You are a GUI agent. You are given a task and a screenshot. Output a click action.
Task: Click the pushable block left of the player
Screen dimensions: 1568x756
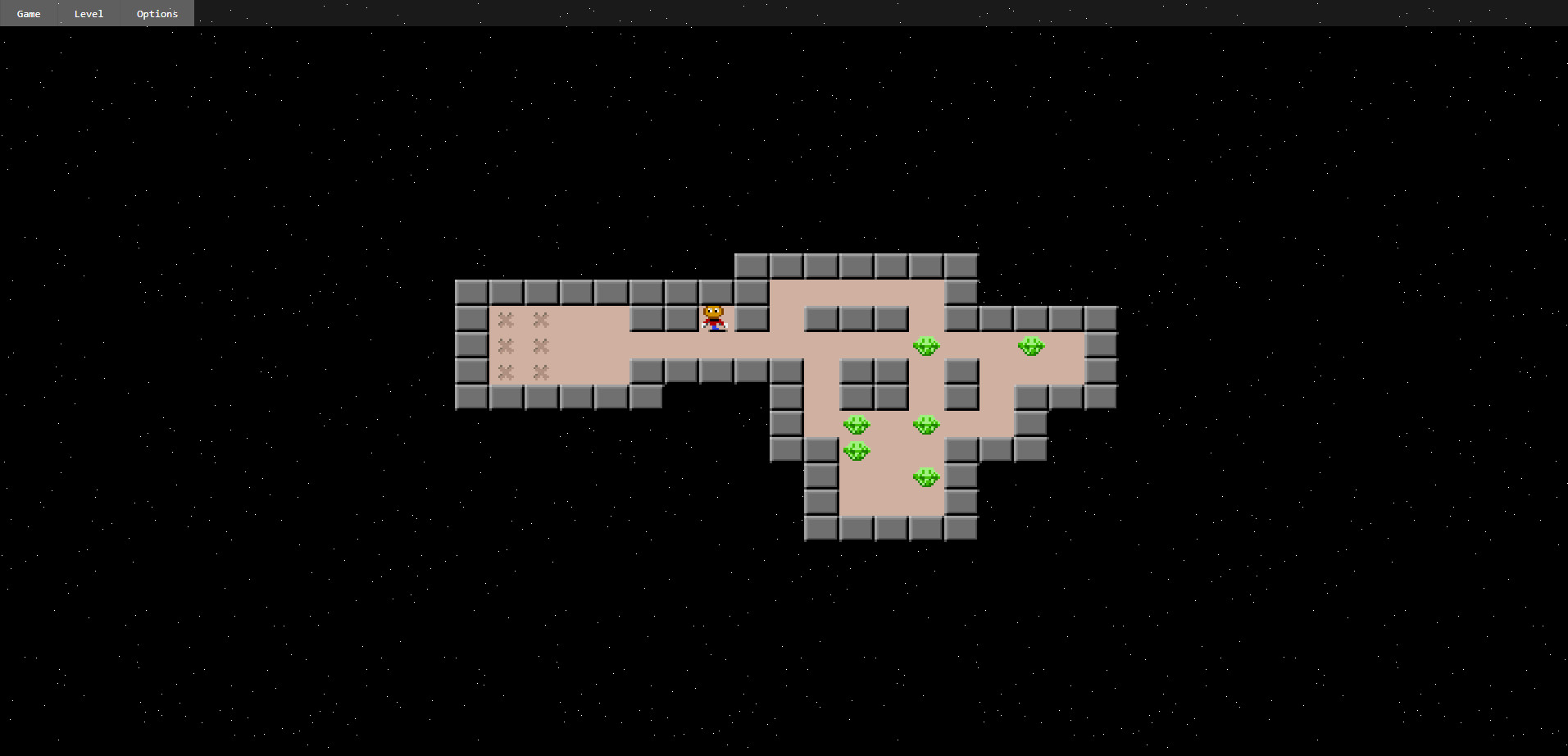tap(682, 319)
